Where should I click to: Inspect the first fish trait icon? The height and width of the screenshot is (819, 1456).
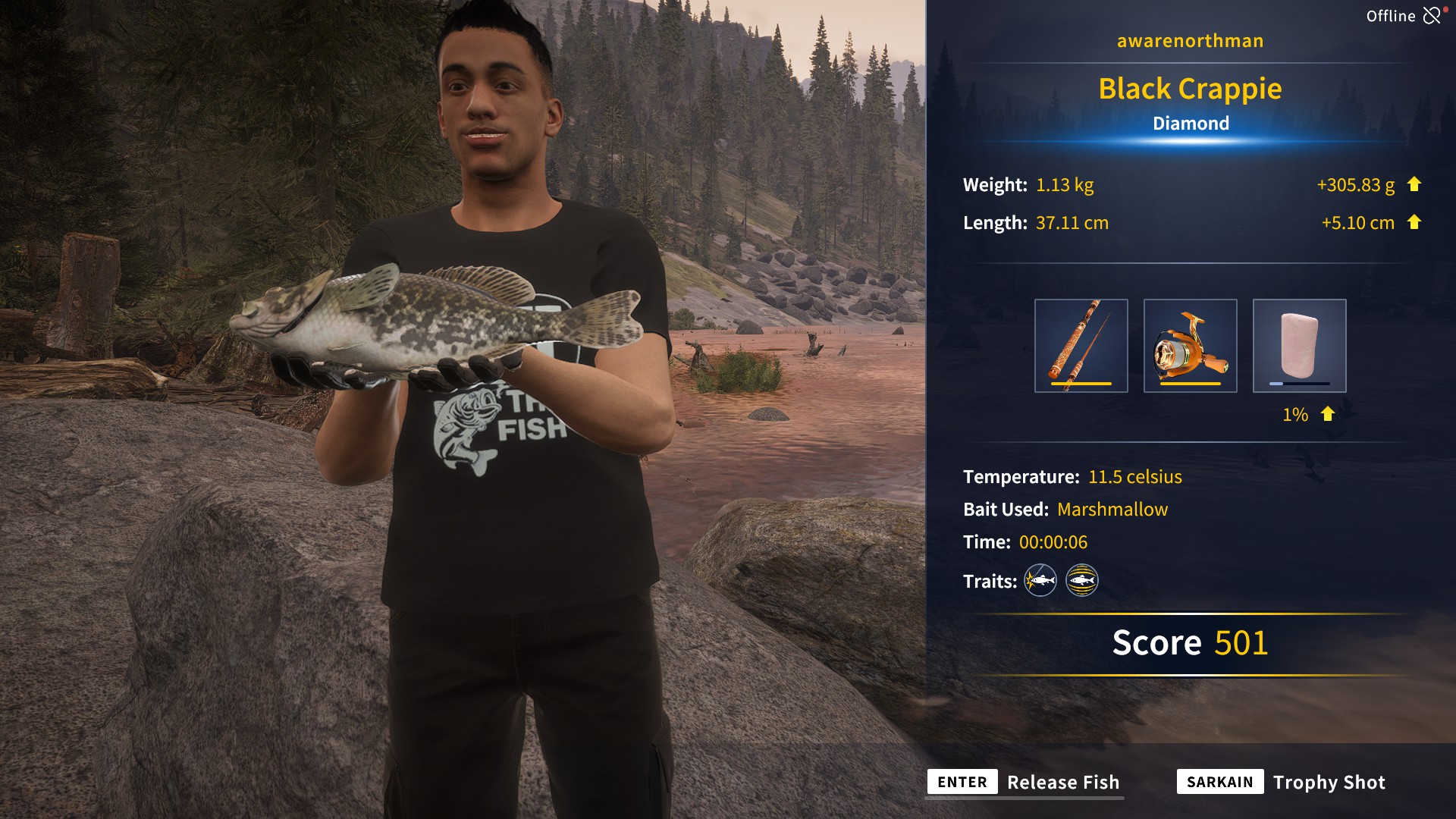tap(1040, 581)
